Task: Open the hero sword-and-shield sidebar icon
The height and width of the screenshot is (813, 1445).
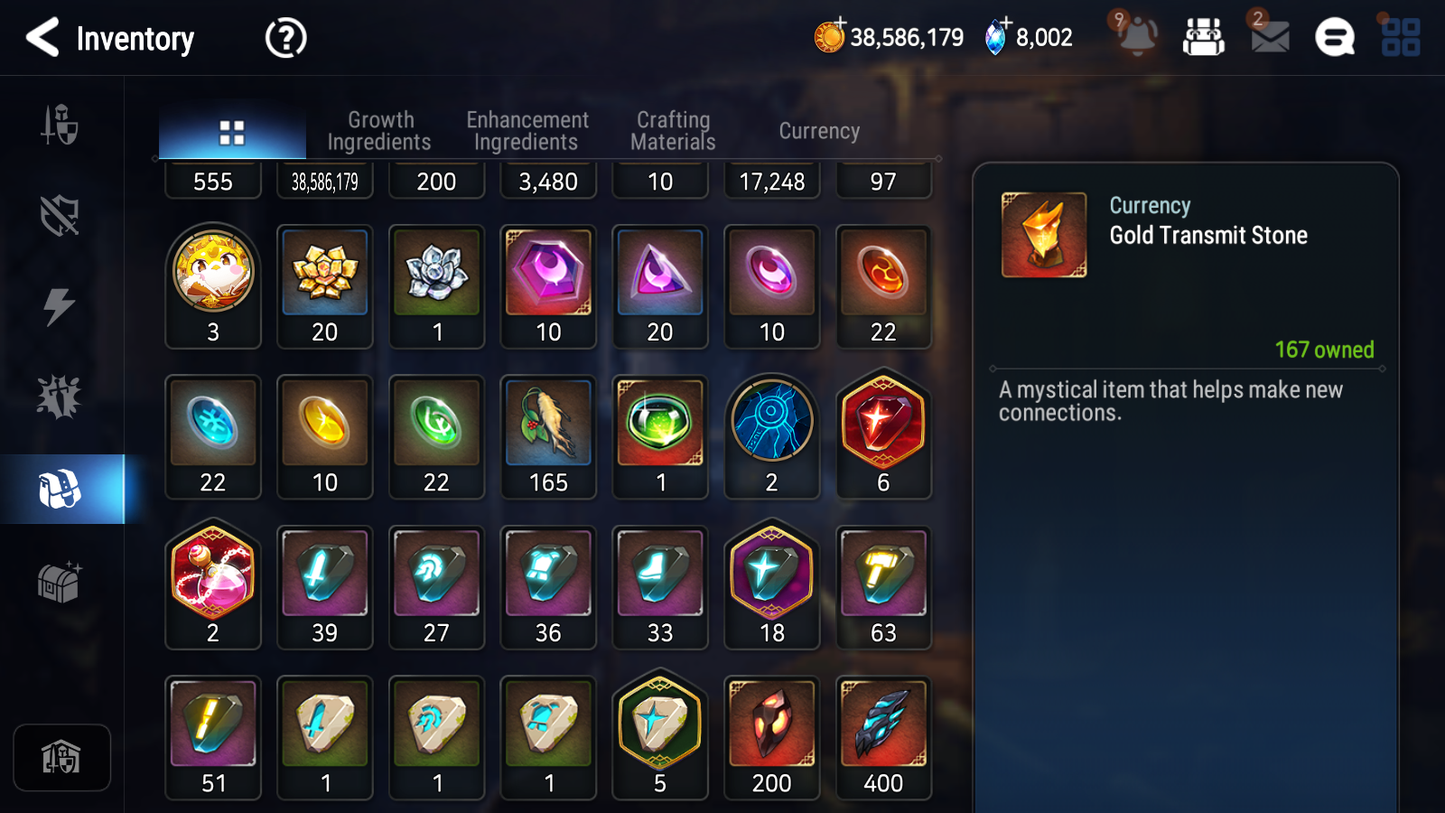Action: click(62, 123)
